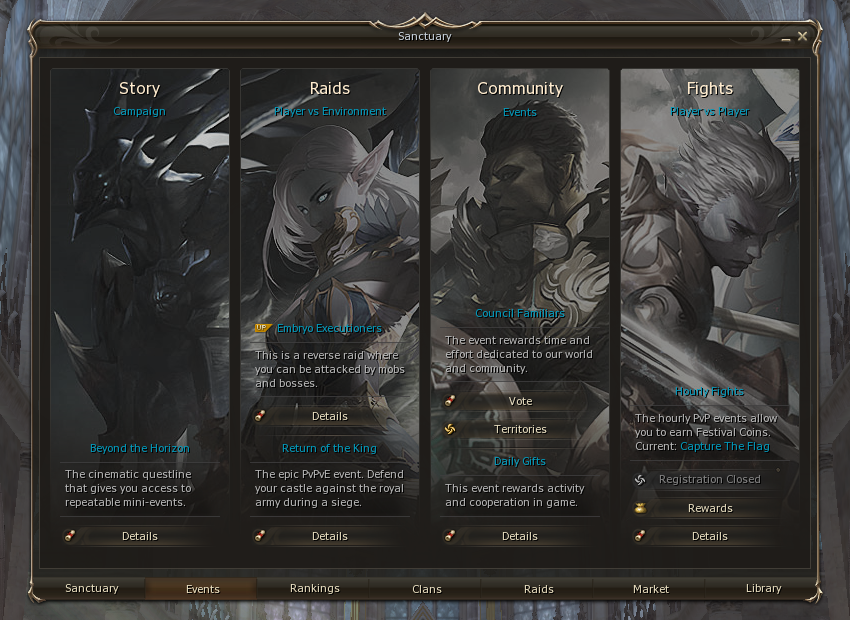Open Details for Embryo Executioners raid
The image size is (850, 620).
(x=329, y=416)
